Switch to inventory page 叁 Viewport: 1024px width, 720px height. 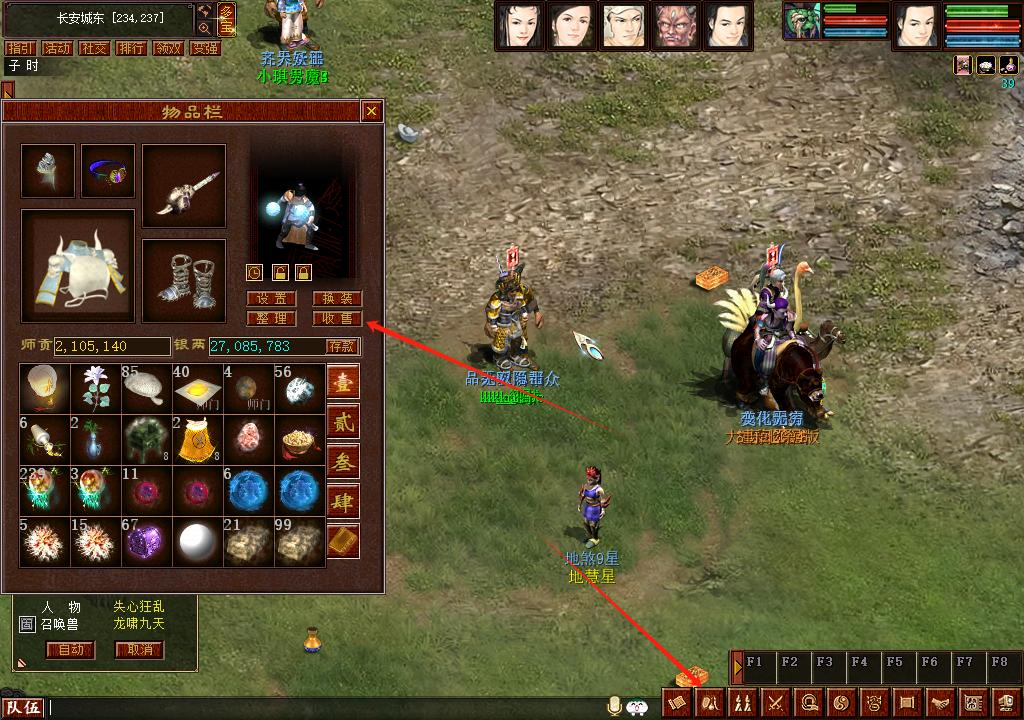pos(342,462)
